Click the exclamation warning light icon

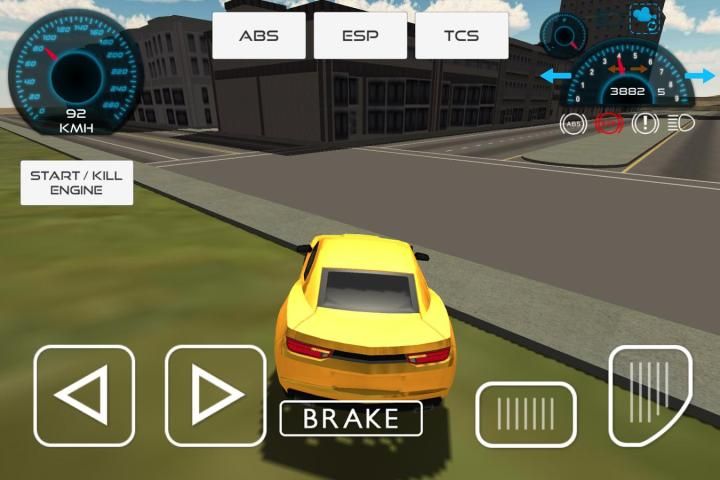click(x=644, y=123)
